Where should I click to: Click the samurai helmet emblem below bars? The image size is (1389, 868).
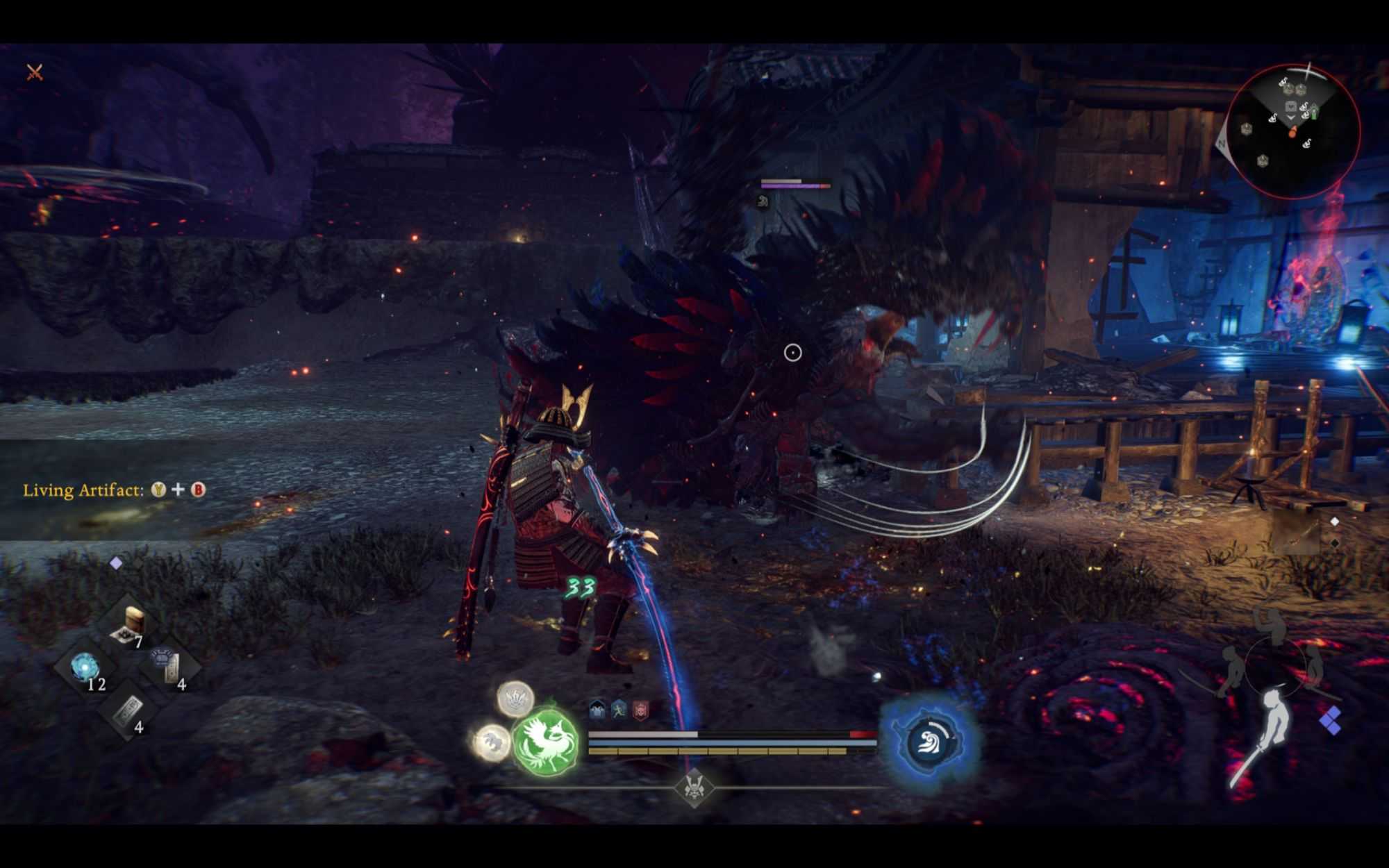pos(694,787)
